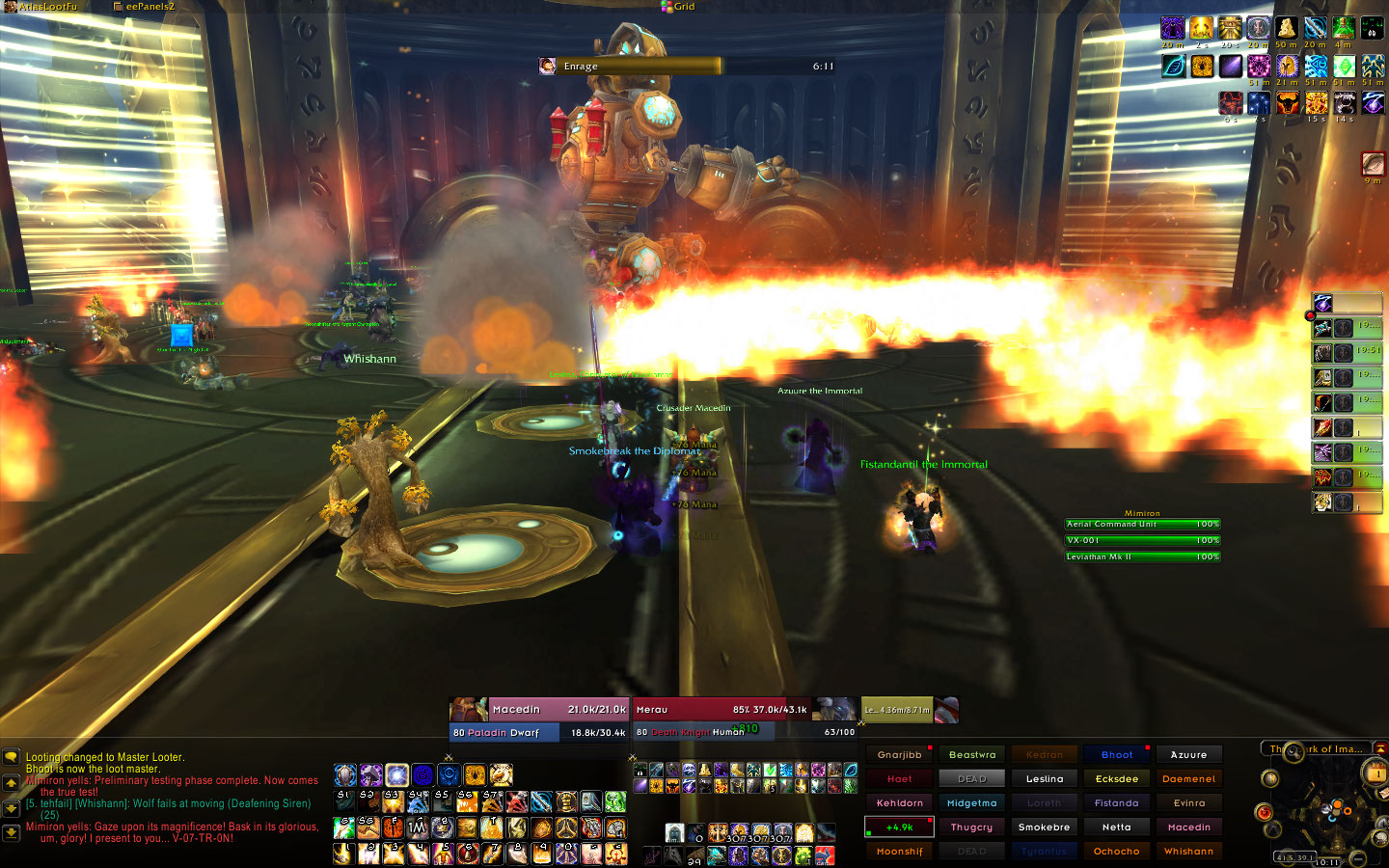Click the Grid addon label

point(683,7)
